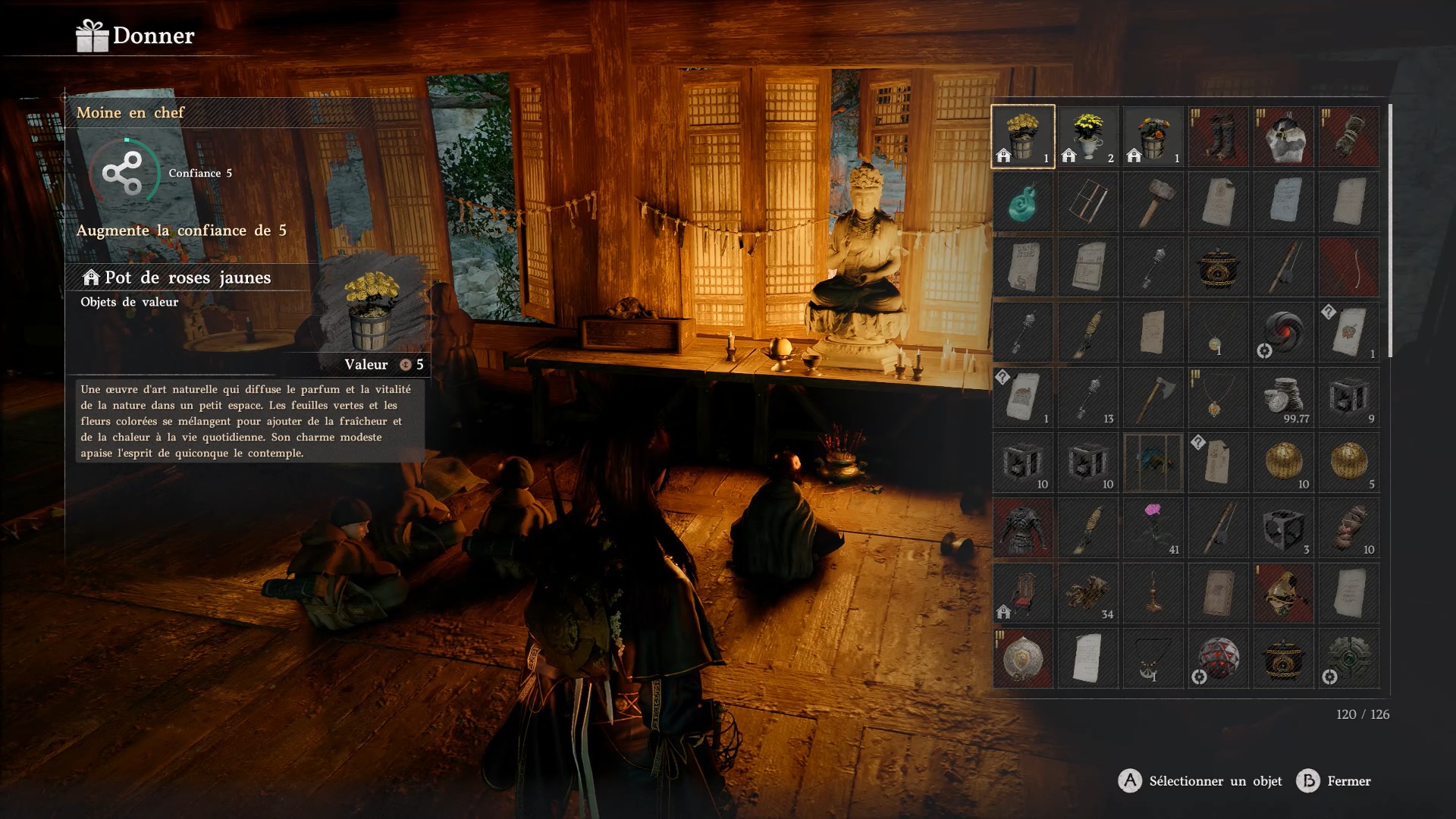Pick the black swirl orb with red core

[x=1284, y=332]
